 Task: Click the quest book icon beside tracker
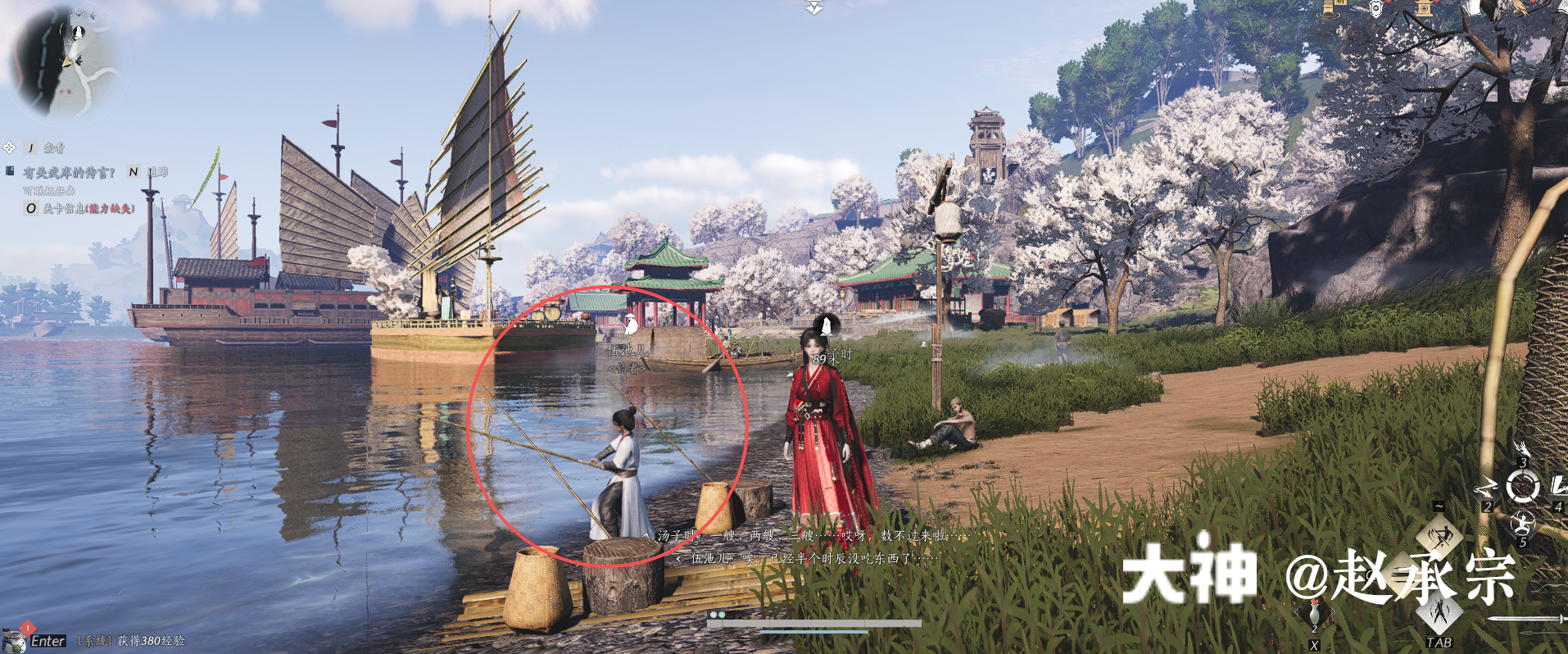click(10, 171)
